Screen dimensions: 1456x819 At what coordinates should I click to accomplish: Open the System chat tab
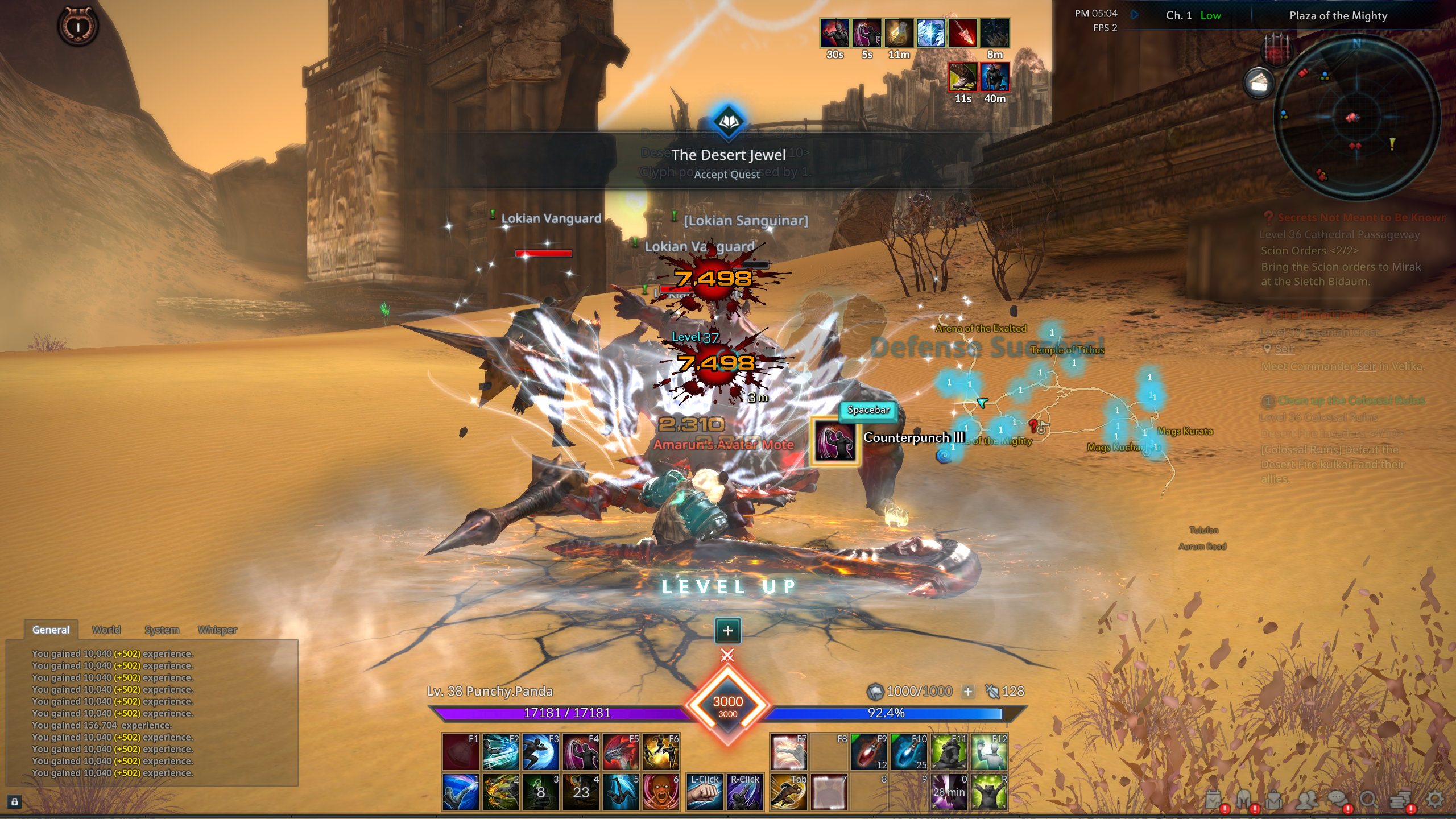[162, 630]
